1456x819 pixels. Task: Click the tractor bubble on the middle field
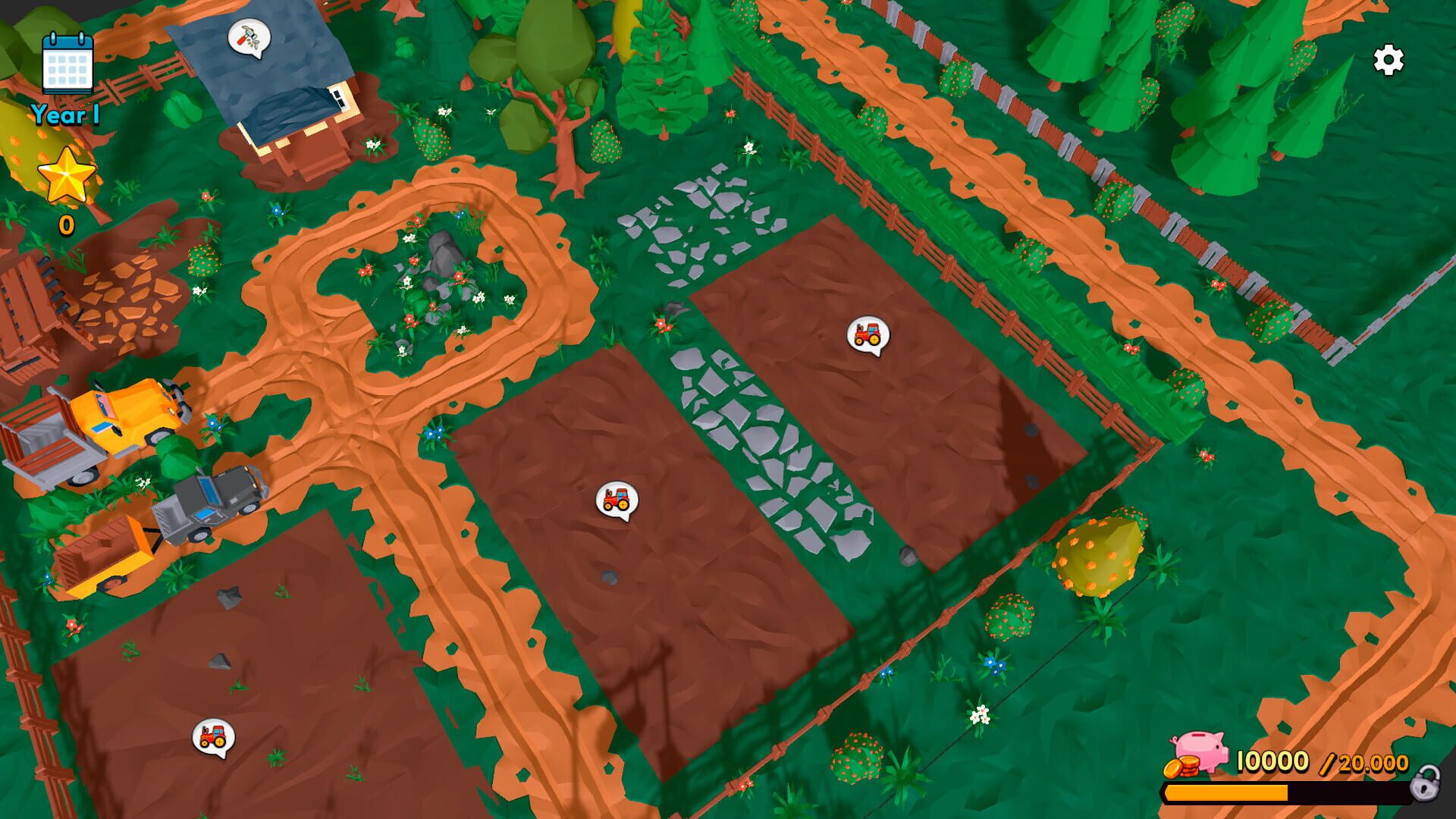(617, 500)
